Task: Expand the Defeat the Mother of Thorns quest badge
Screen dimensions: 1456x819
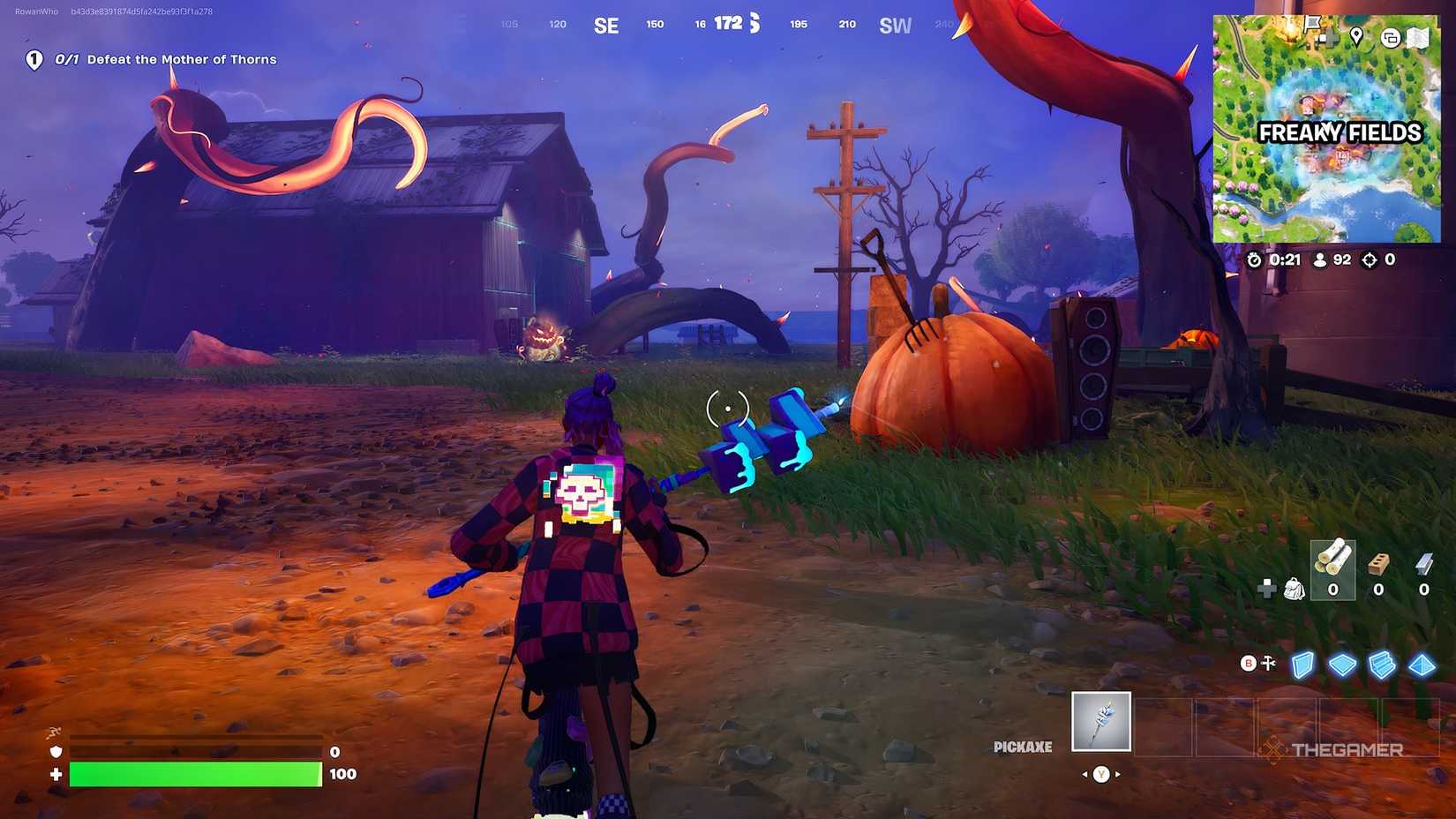Action: coord(34,59)
